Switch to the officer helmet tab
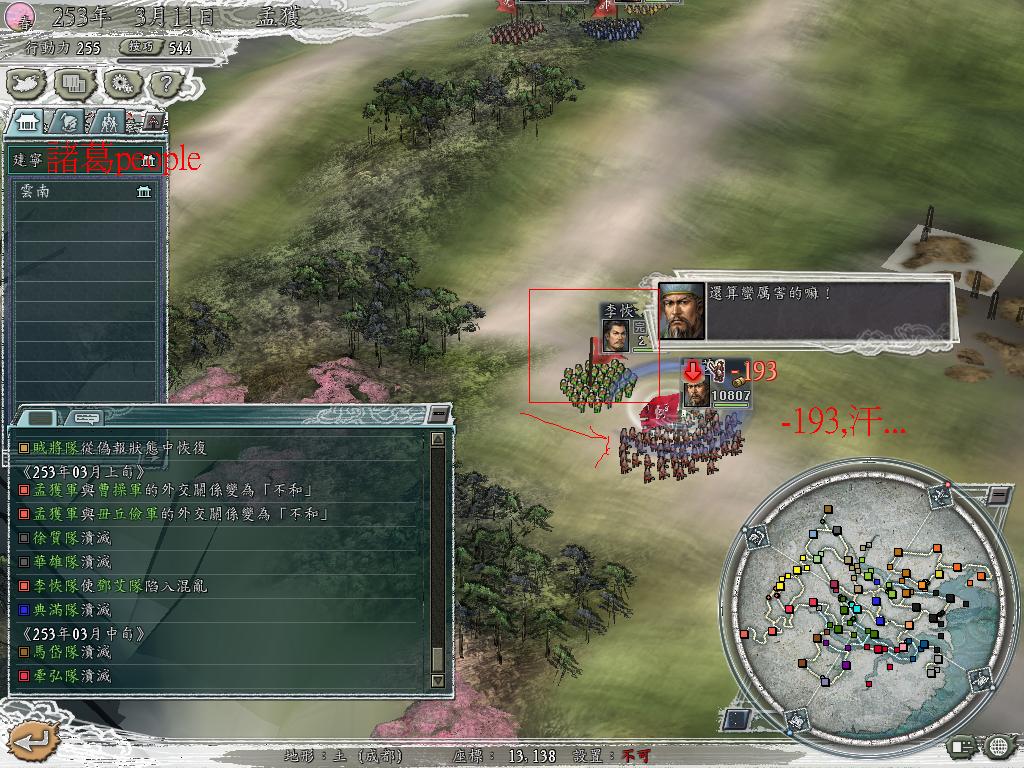The image size is (1024, 768). (68, 122)
